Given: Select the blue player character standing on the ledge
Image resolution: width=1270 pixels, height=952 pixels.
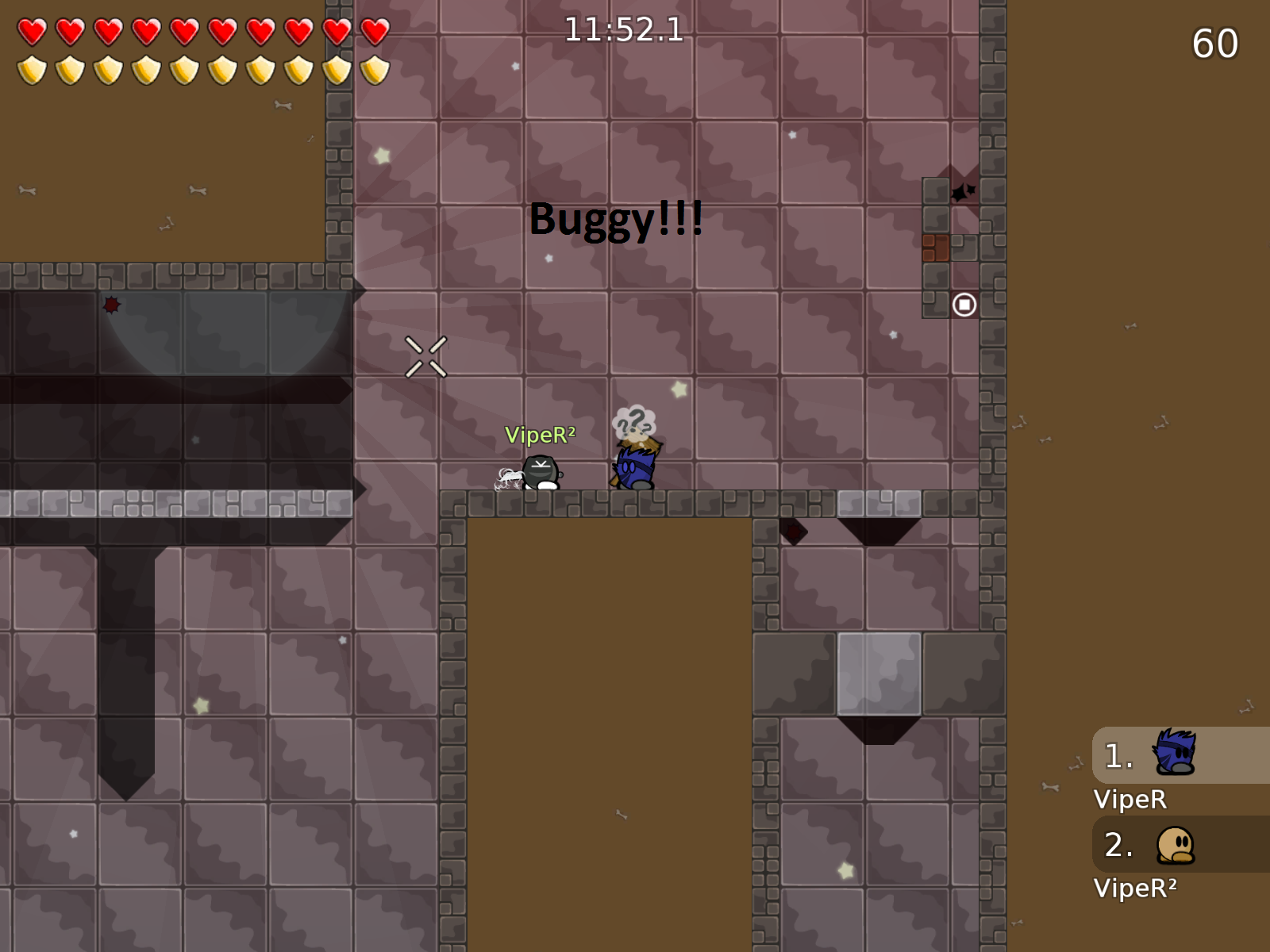Looking at the screenshot, I should [x=635, y=470].
